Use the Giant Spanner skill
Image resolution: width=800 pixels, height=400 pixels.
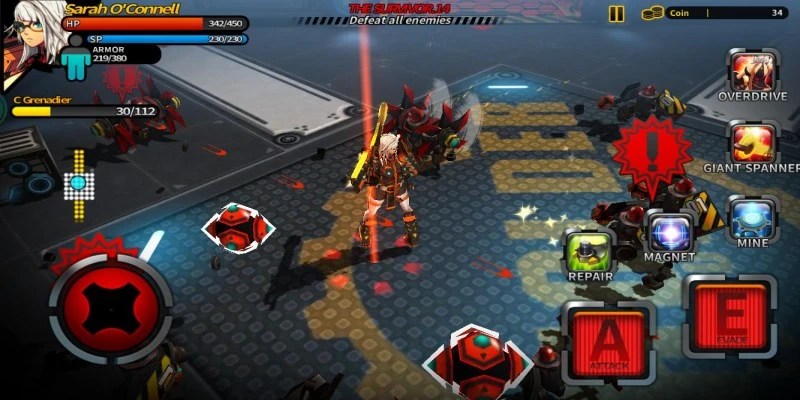pyautogui.click(x=754, y=142)
